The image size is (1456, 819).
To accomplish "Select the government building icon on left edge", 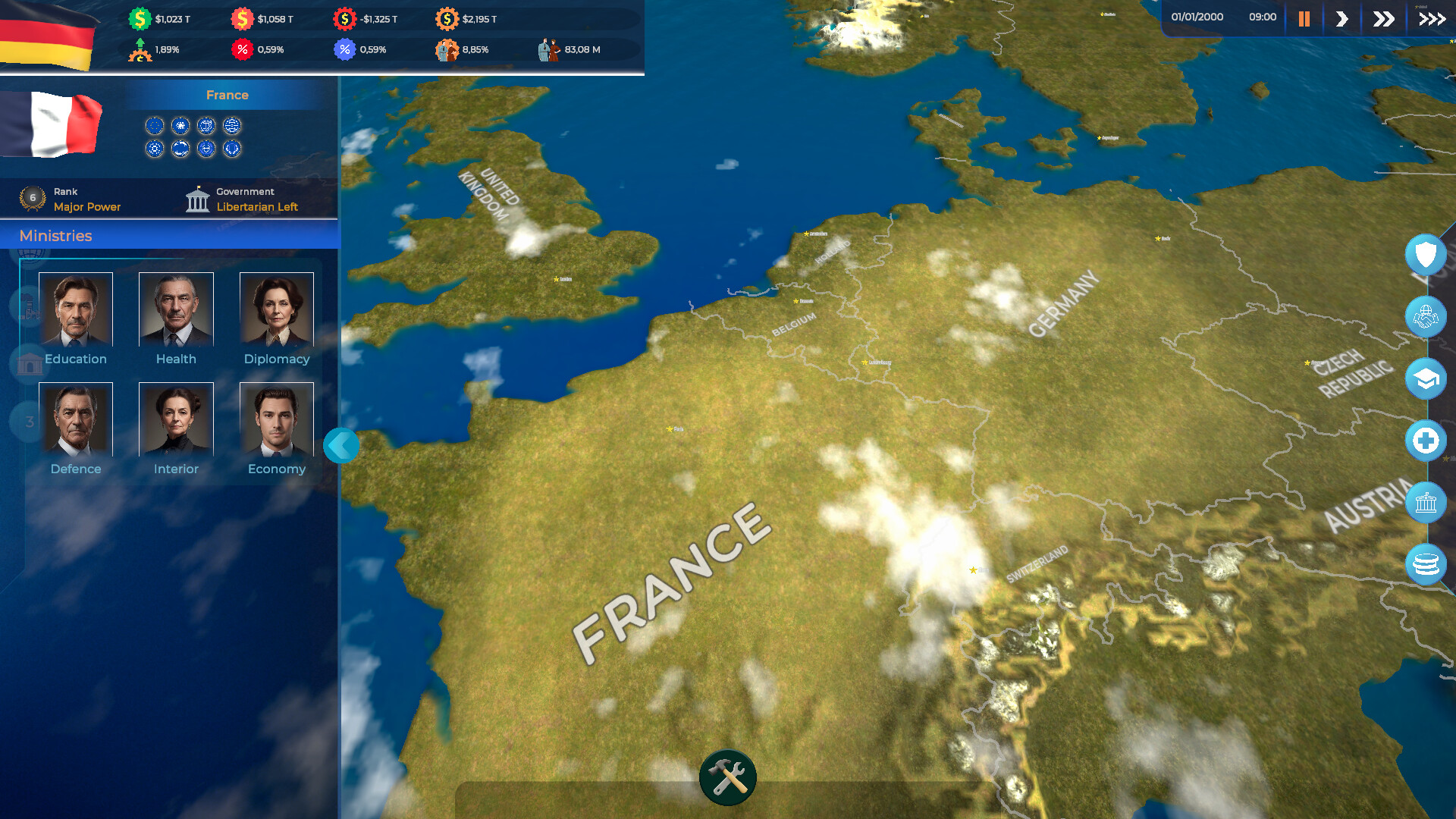I will pyautogui.click(x=28, y=365).
